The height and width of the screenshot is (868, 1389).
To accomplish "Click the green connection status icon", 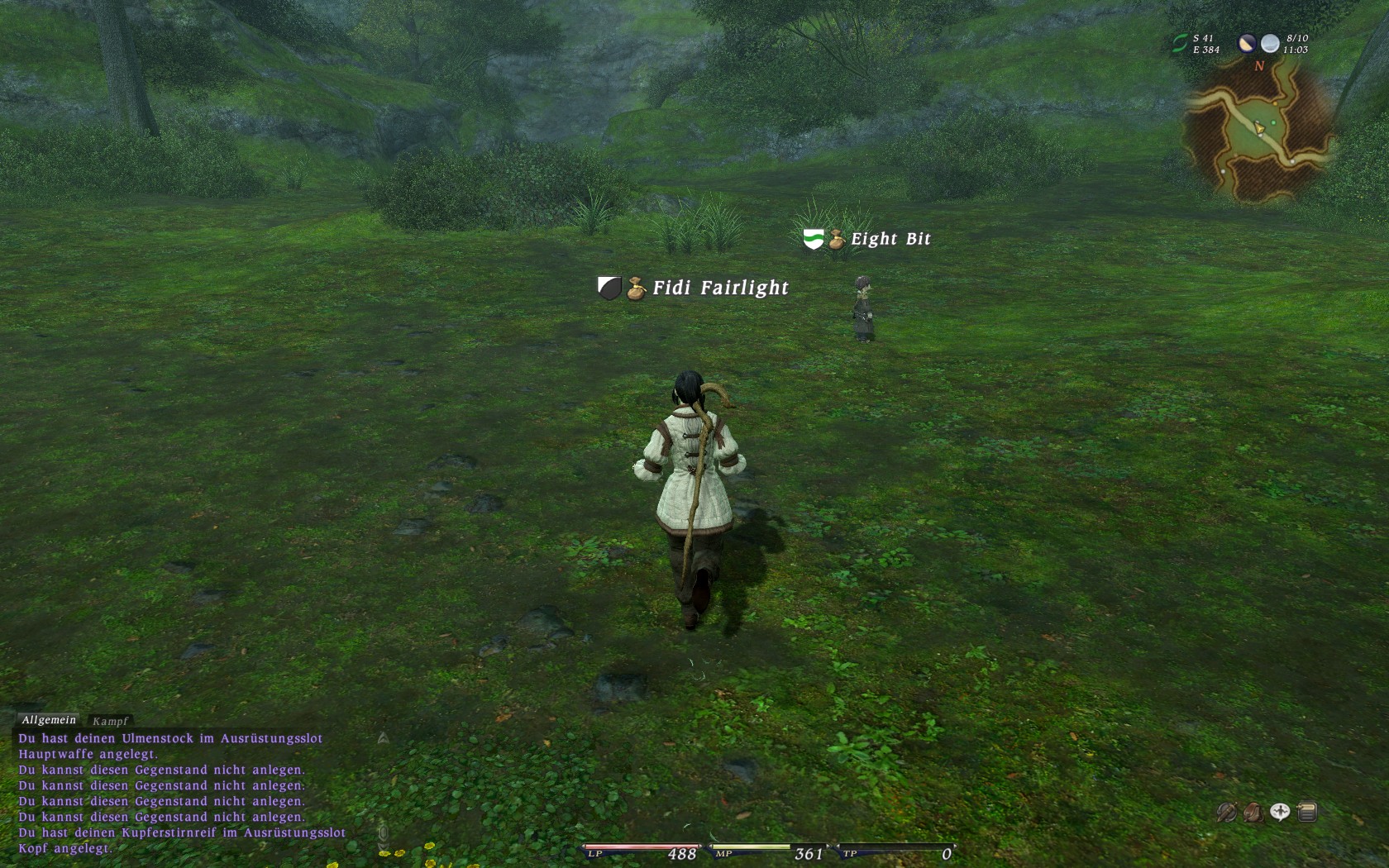I will coord(1180,44).
